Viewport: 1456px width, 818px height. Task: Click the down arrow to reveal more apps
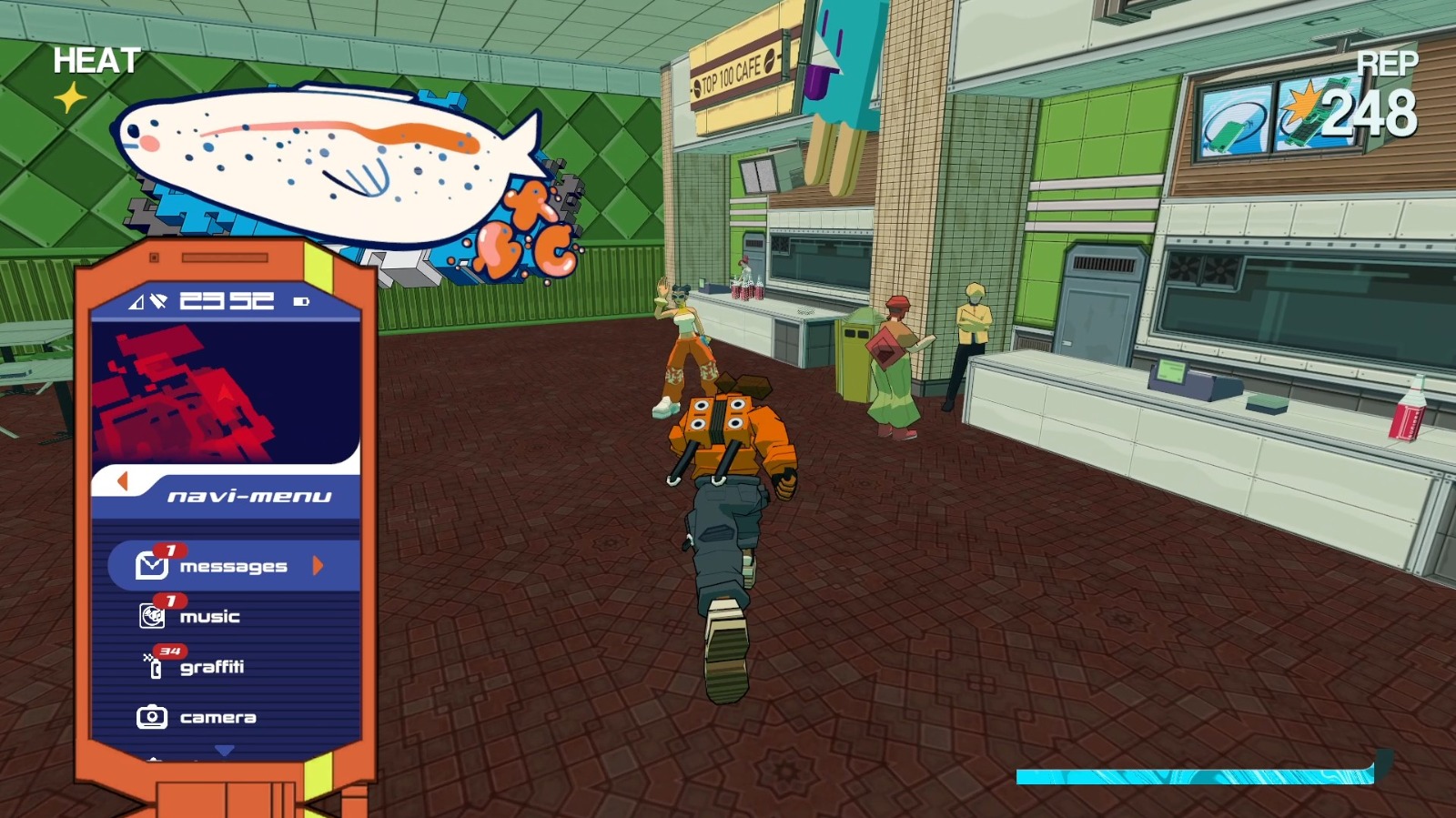pos(224,748)
